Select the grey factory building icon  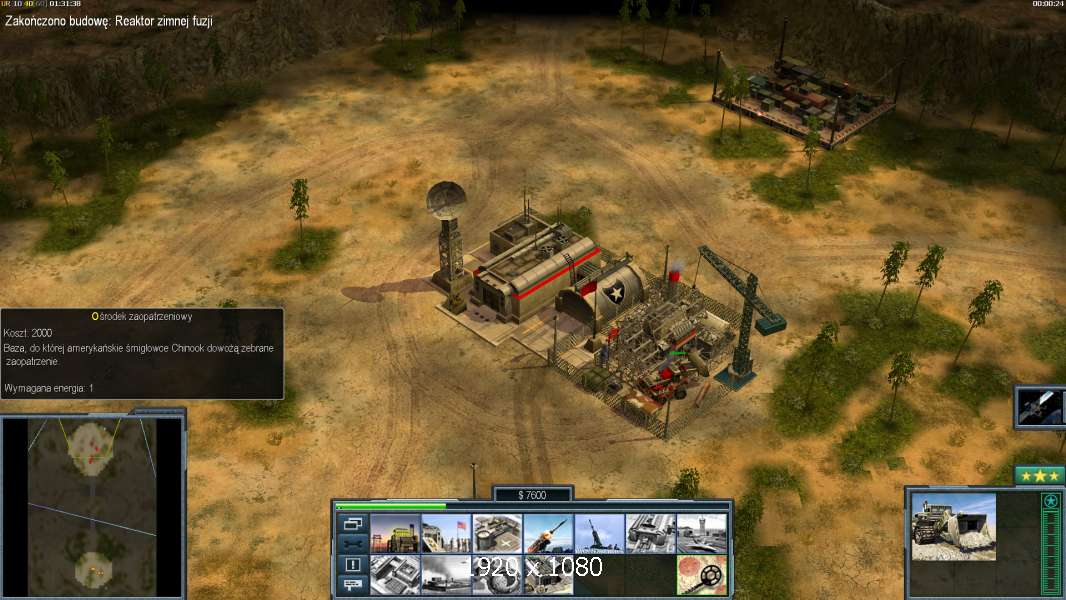click(x=650, y=534)
